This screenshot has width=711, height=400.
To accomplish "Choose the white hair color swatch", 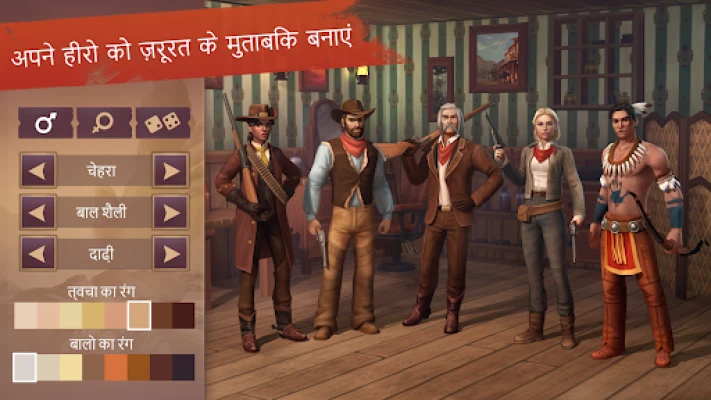I will pos(25,367).
